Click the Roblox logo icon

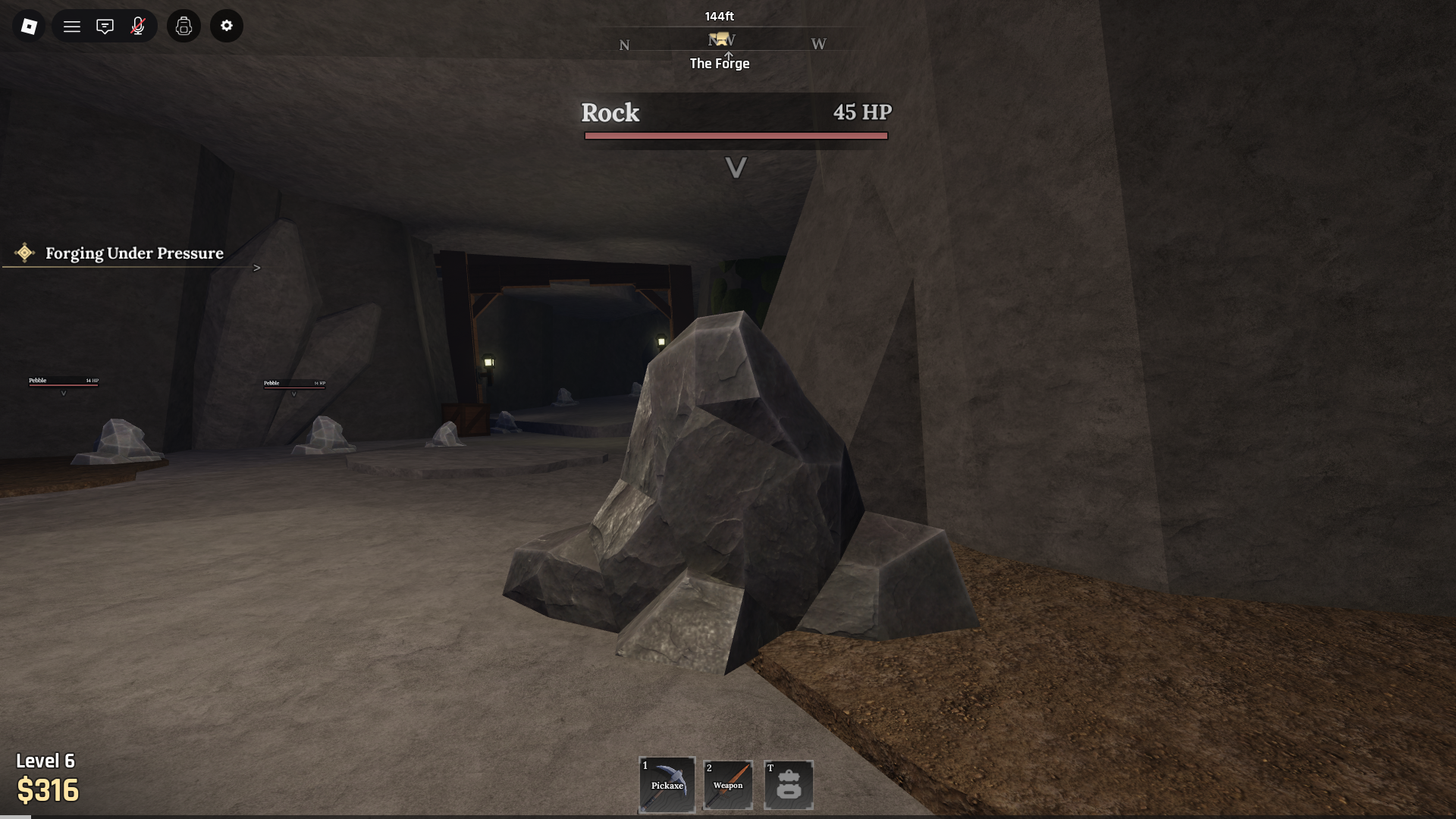coord(29,26)
